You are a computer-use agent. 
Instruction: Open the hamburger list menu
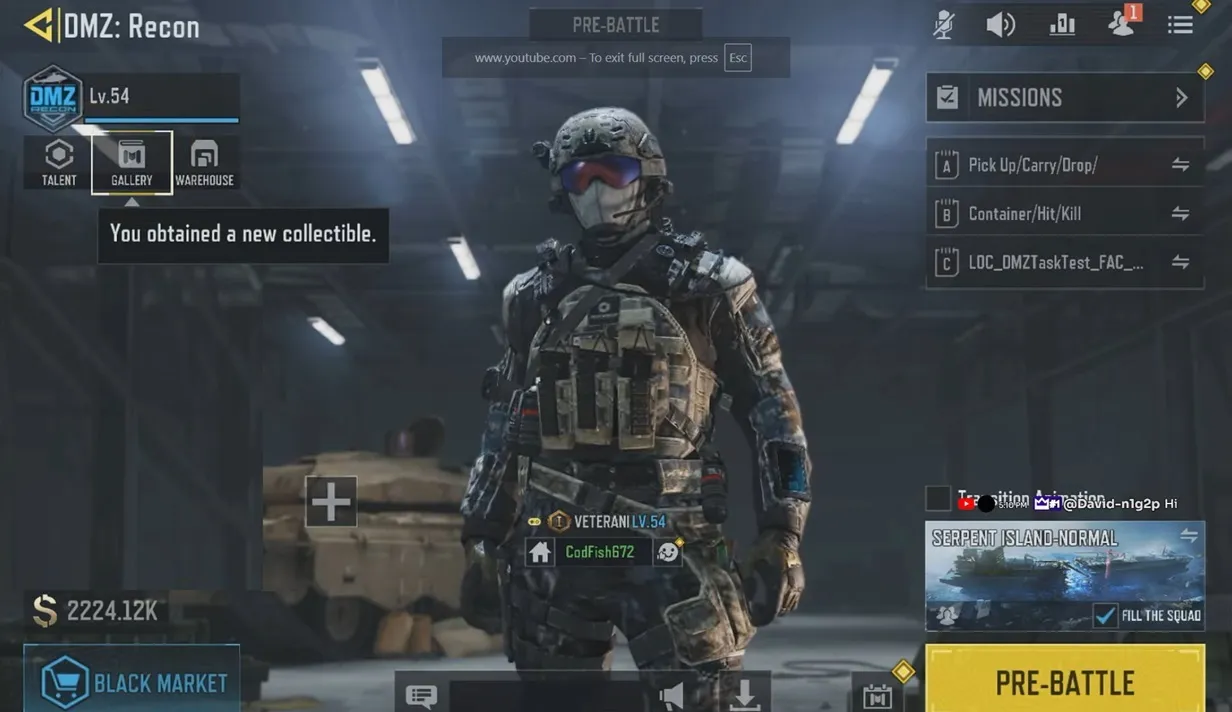point(1180,25)
